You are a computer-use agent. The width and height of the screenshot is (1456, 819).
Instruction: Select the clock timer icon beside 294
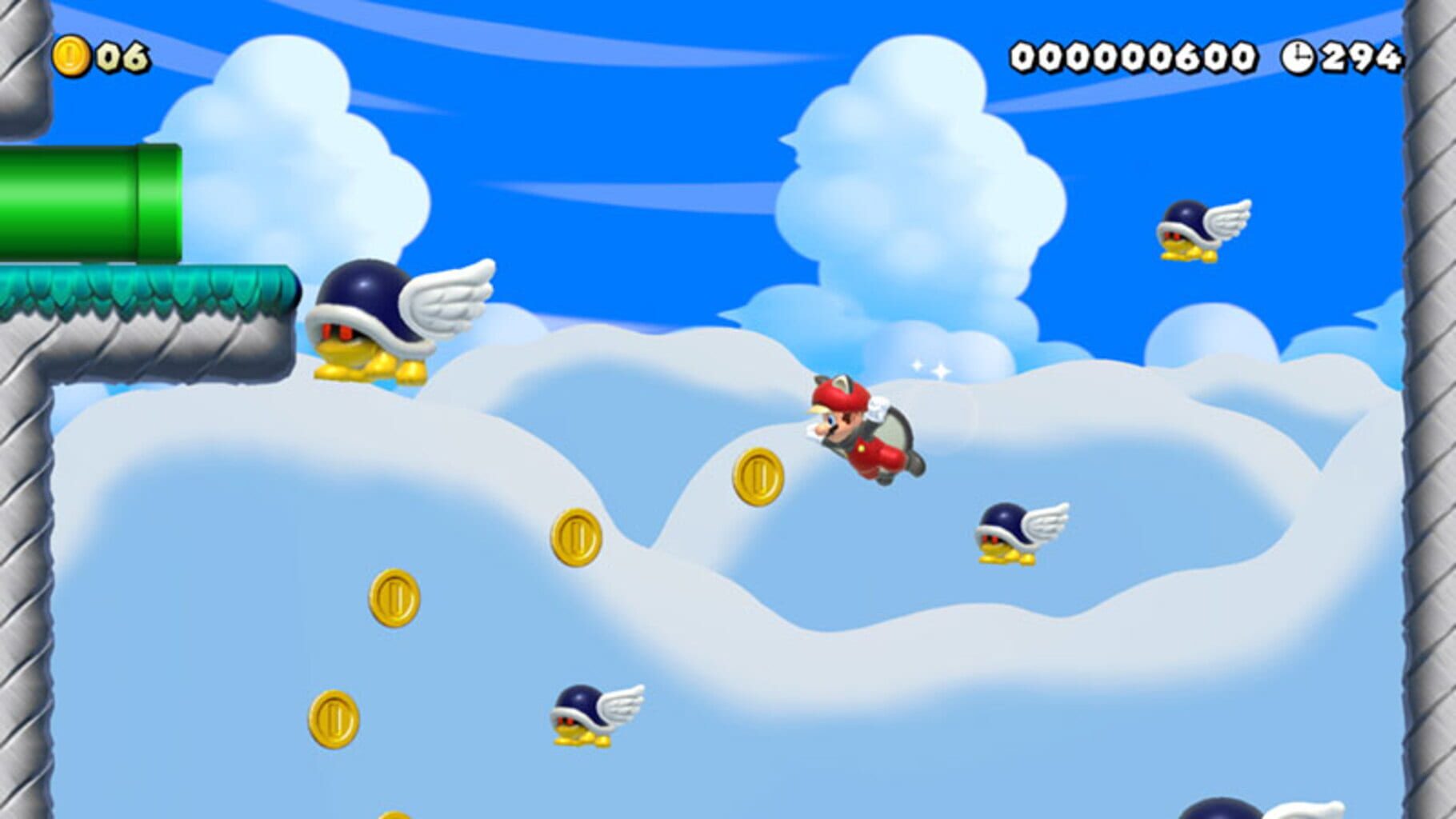pos(1300,56)
